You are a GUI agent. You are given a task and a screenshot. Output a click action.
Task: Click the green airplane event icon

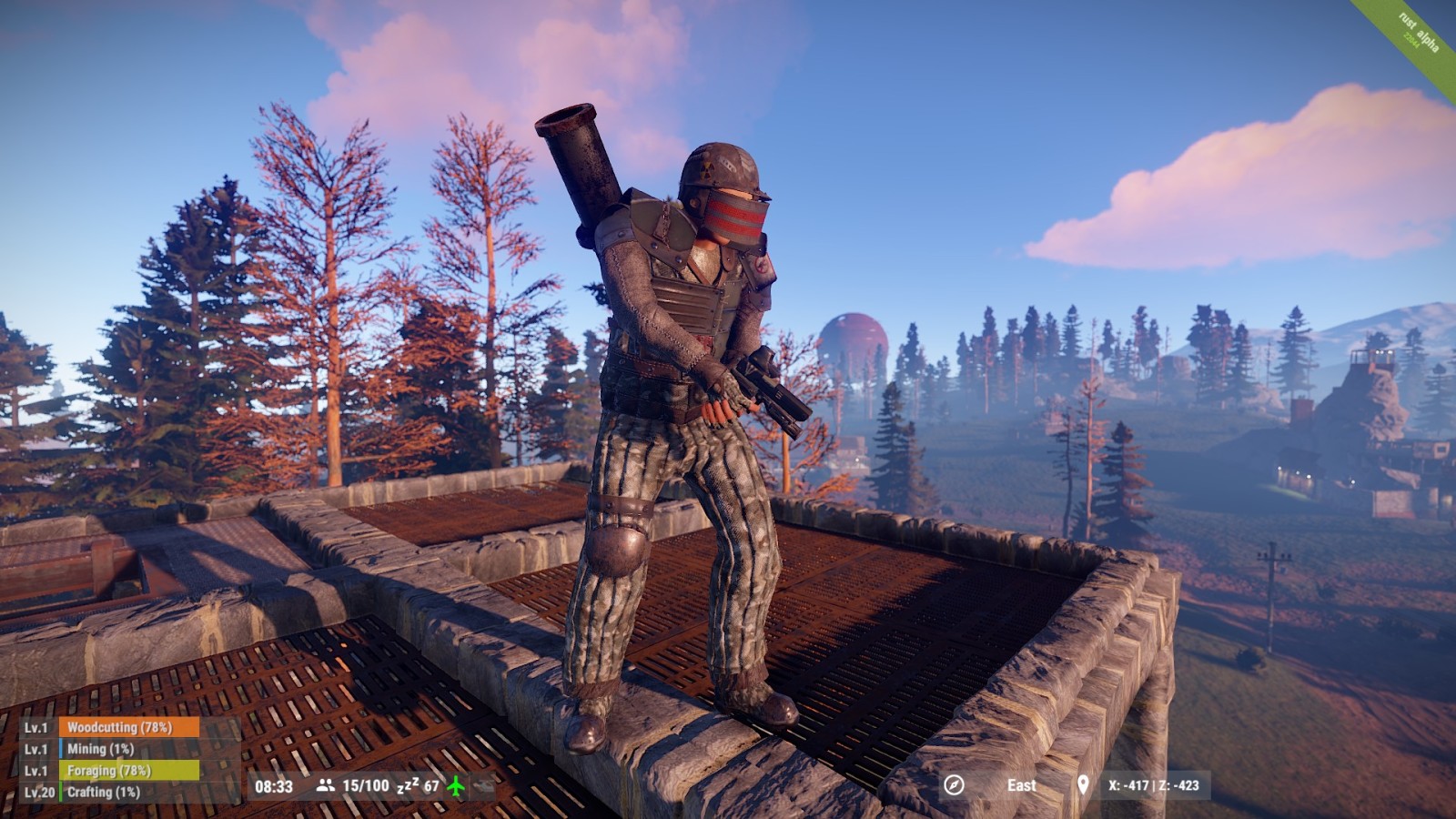coord(456,785)
